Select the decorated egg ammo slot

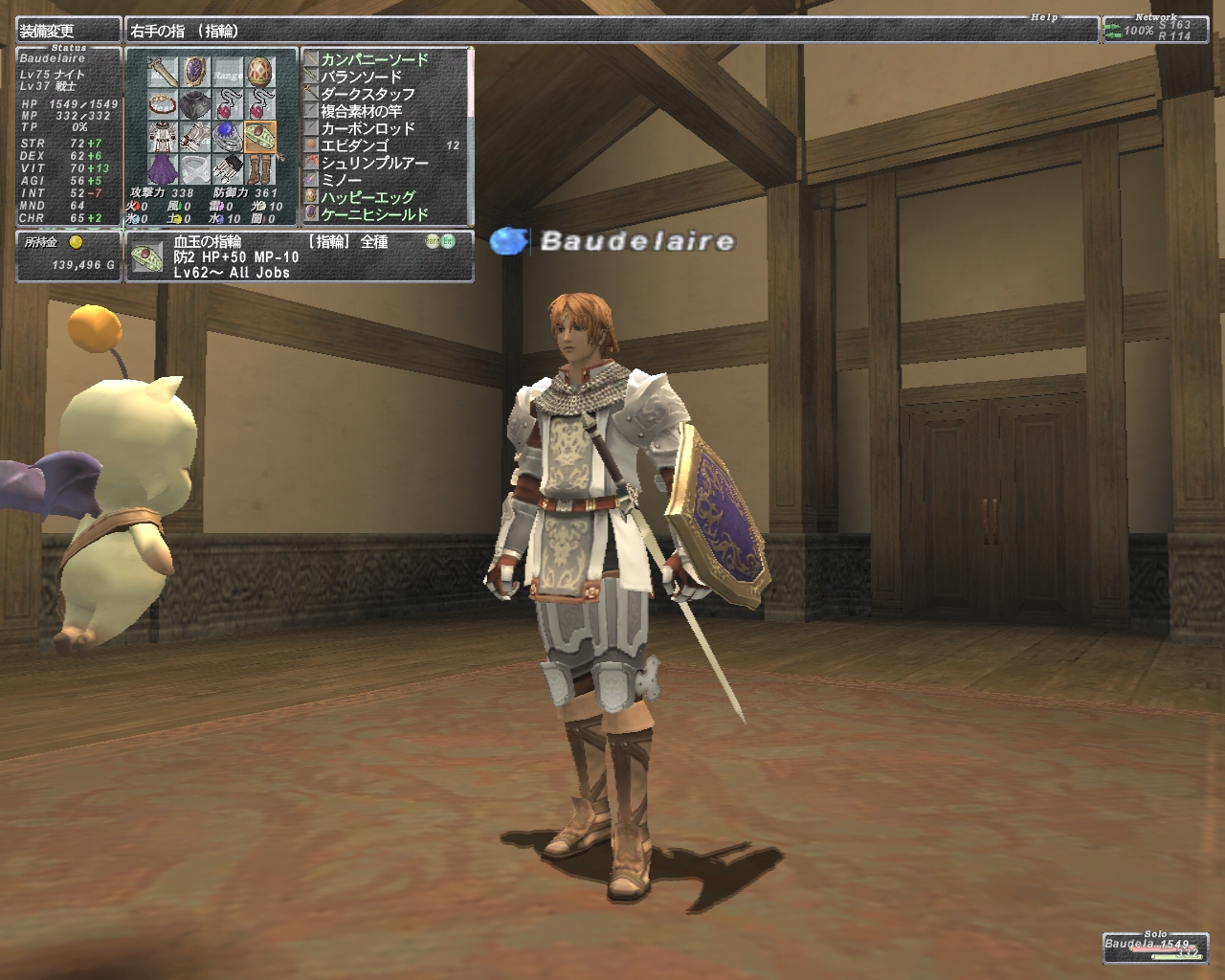pyautogui.click(x=260, y=71)
